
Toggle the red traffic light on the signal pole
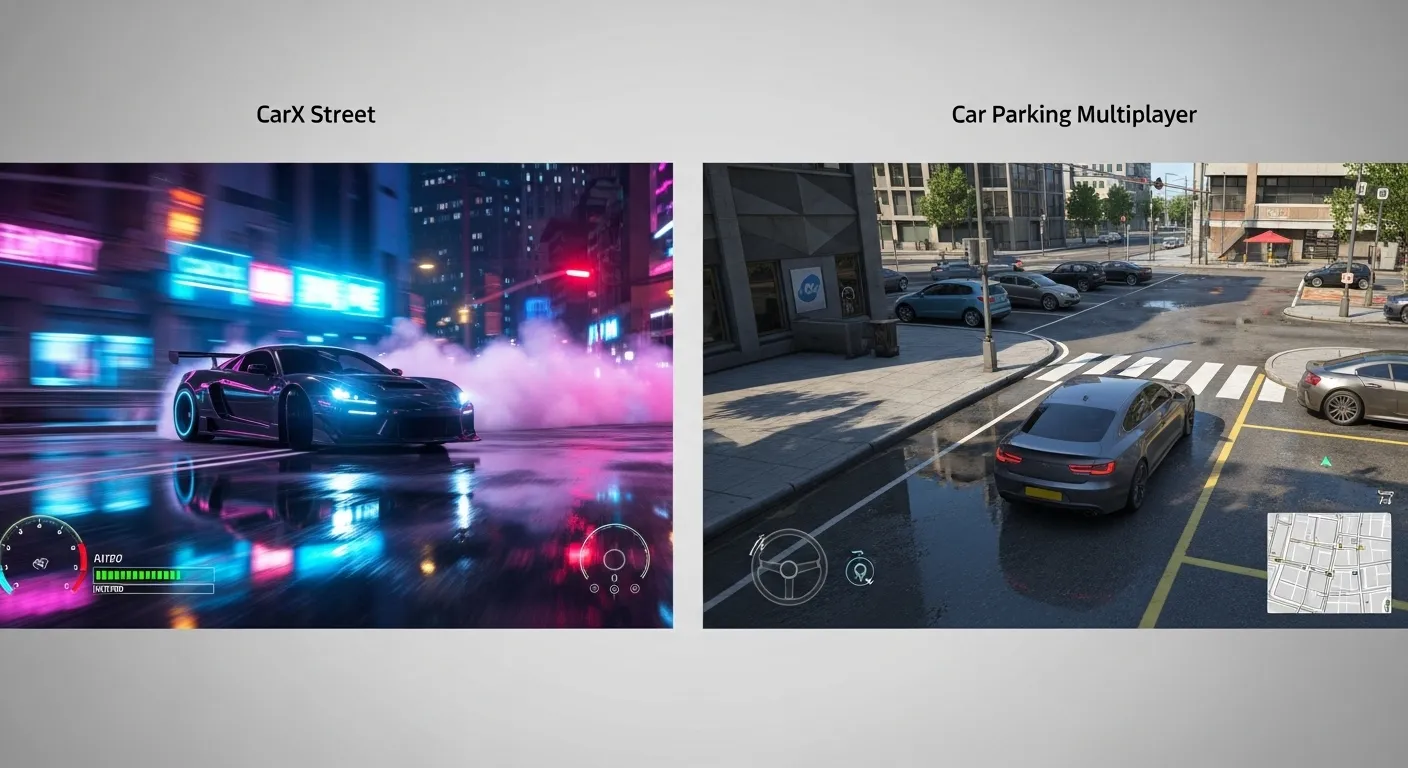[x=1157, y=184]
